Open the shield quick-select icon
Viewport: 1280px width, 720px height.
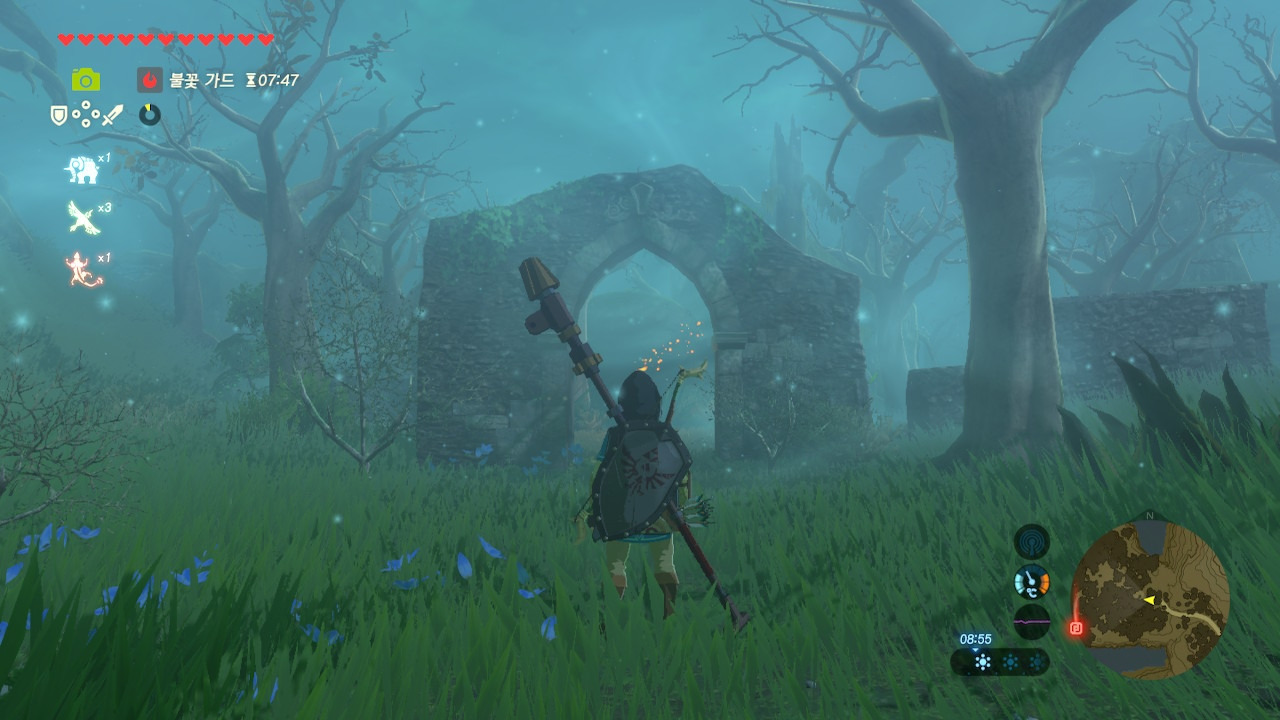(59, 116)
